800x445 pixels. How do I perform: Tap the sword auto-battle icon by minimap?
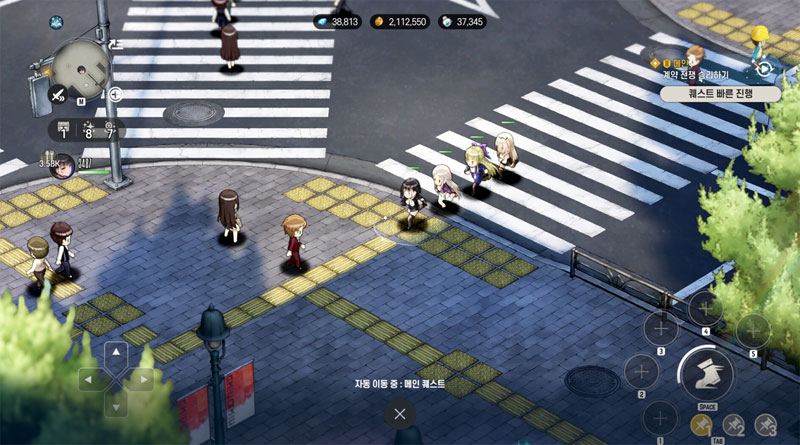pos(58,96)
